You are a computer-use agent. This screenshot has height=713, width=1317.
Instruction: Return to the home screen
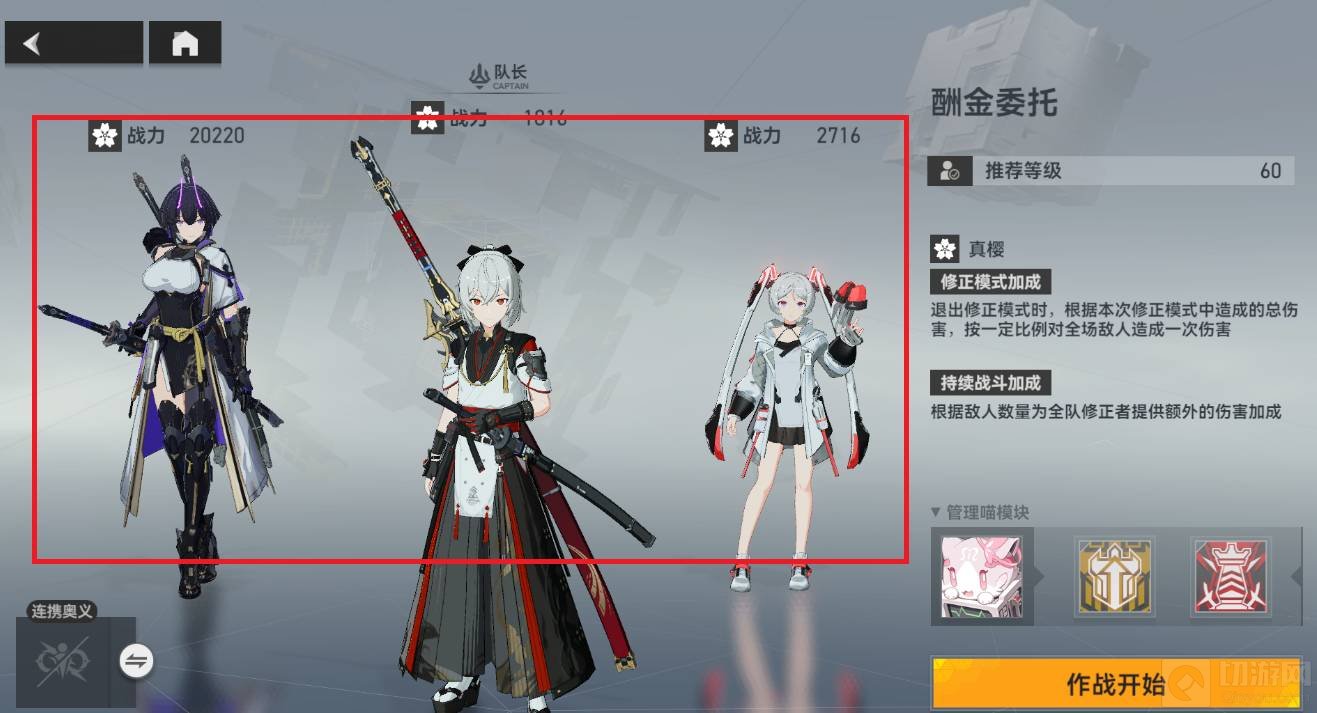point(185,44)
